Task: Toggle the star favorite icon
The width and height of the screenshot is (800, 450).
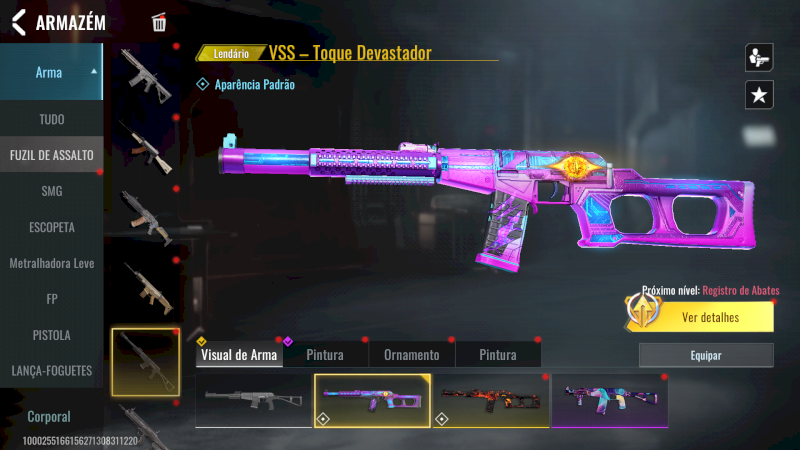Action: tap(759, 95)
